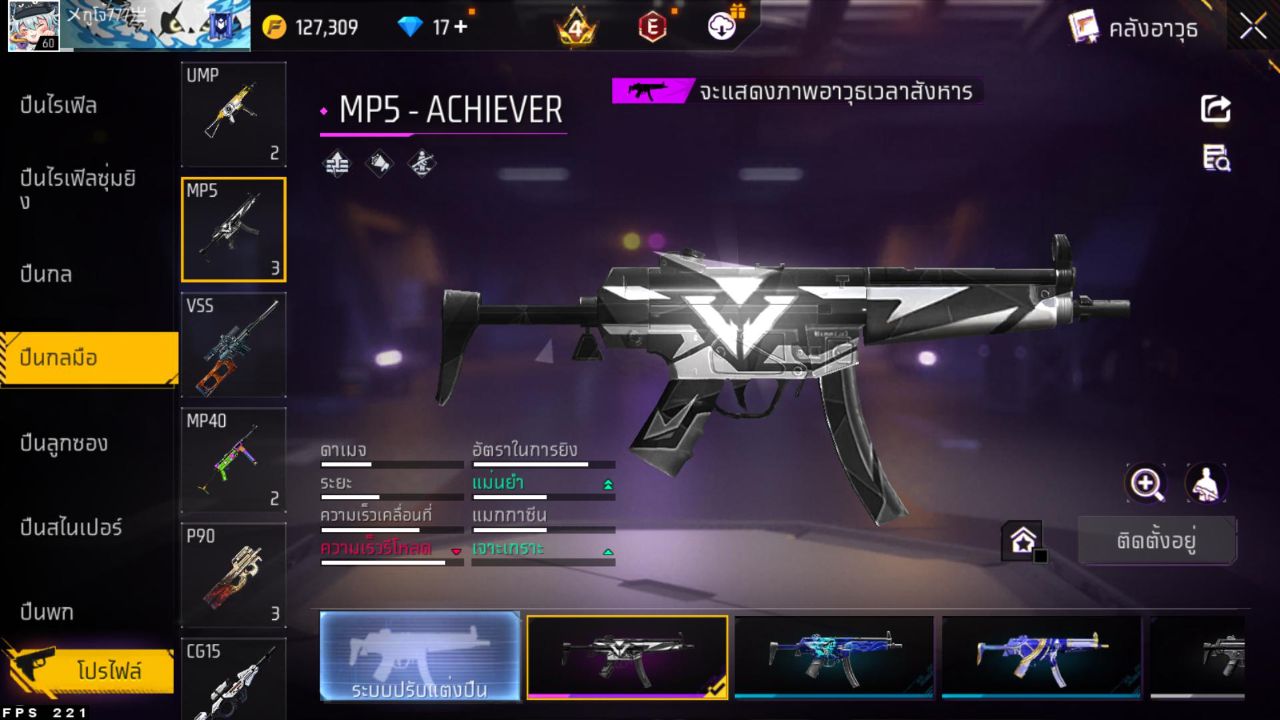
Task: Click the events download icon in top bar
Action: point(720,27)
